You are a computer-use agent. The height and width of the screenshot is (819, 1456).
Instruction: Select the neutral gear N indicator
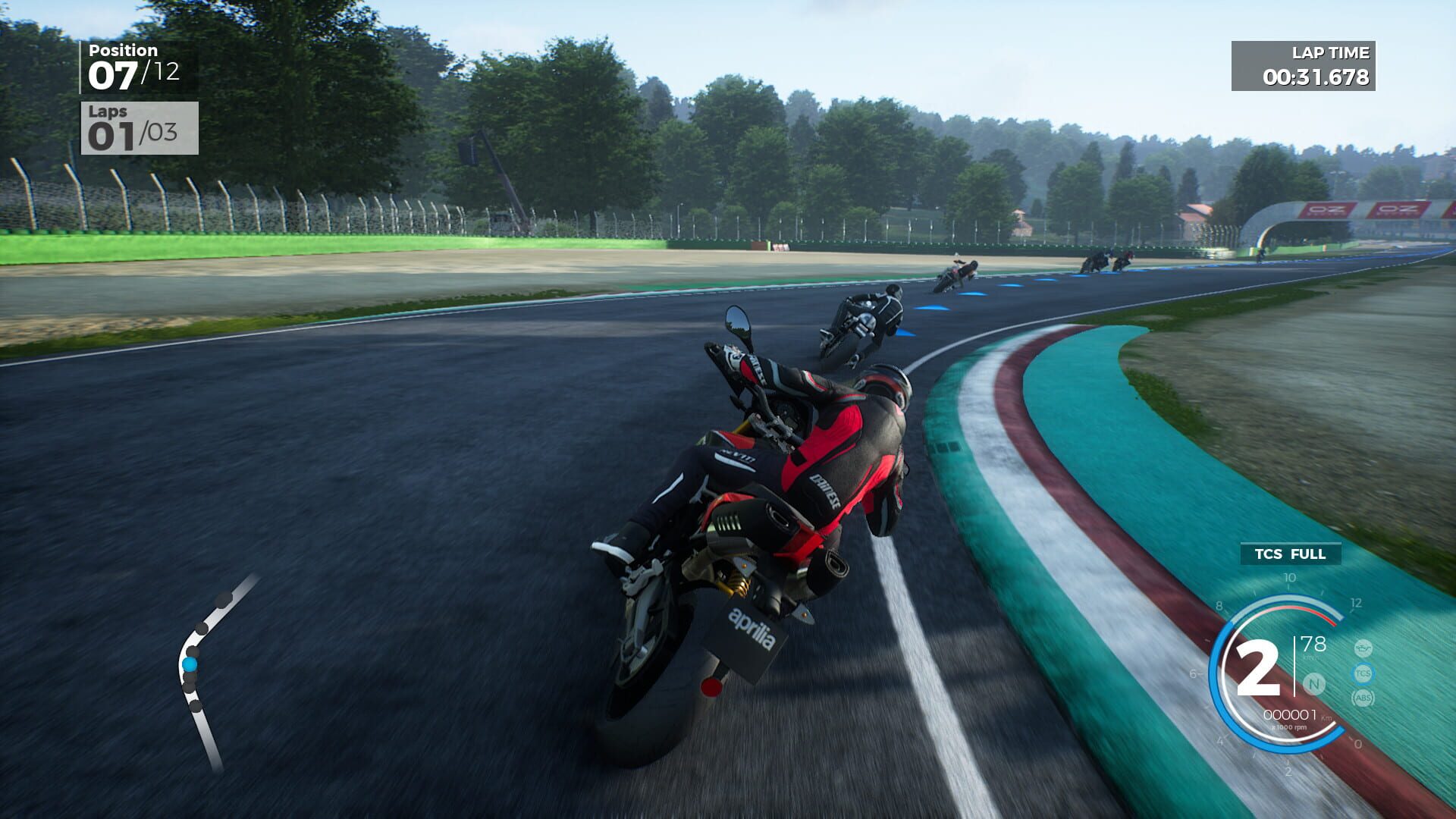click(x=1314, y=684)
